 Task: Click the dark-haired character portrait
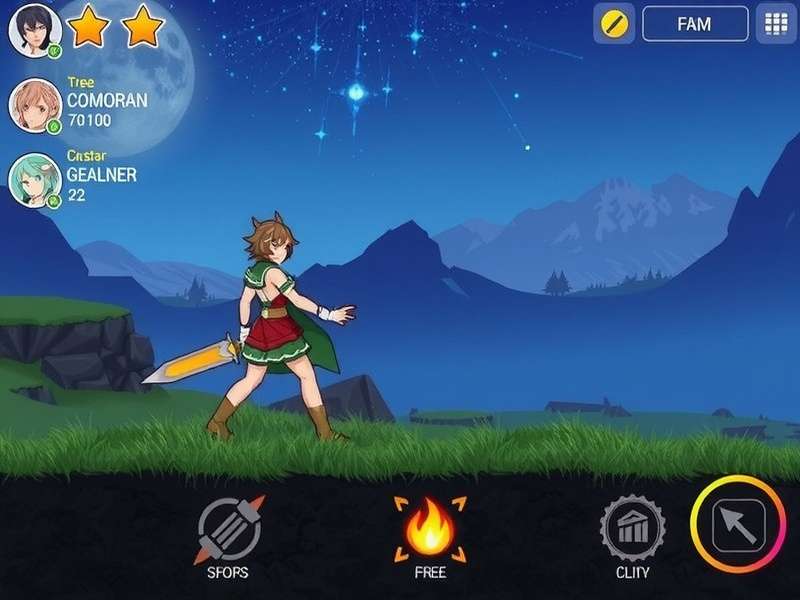35,30
